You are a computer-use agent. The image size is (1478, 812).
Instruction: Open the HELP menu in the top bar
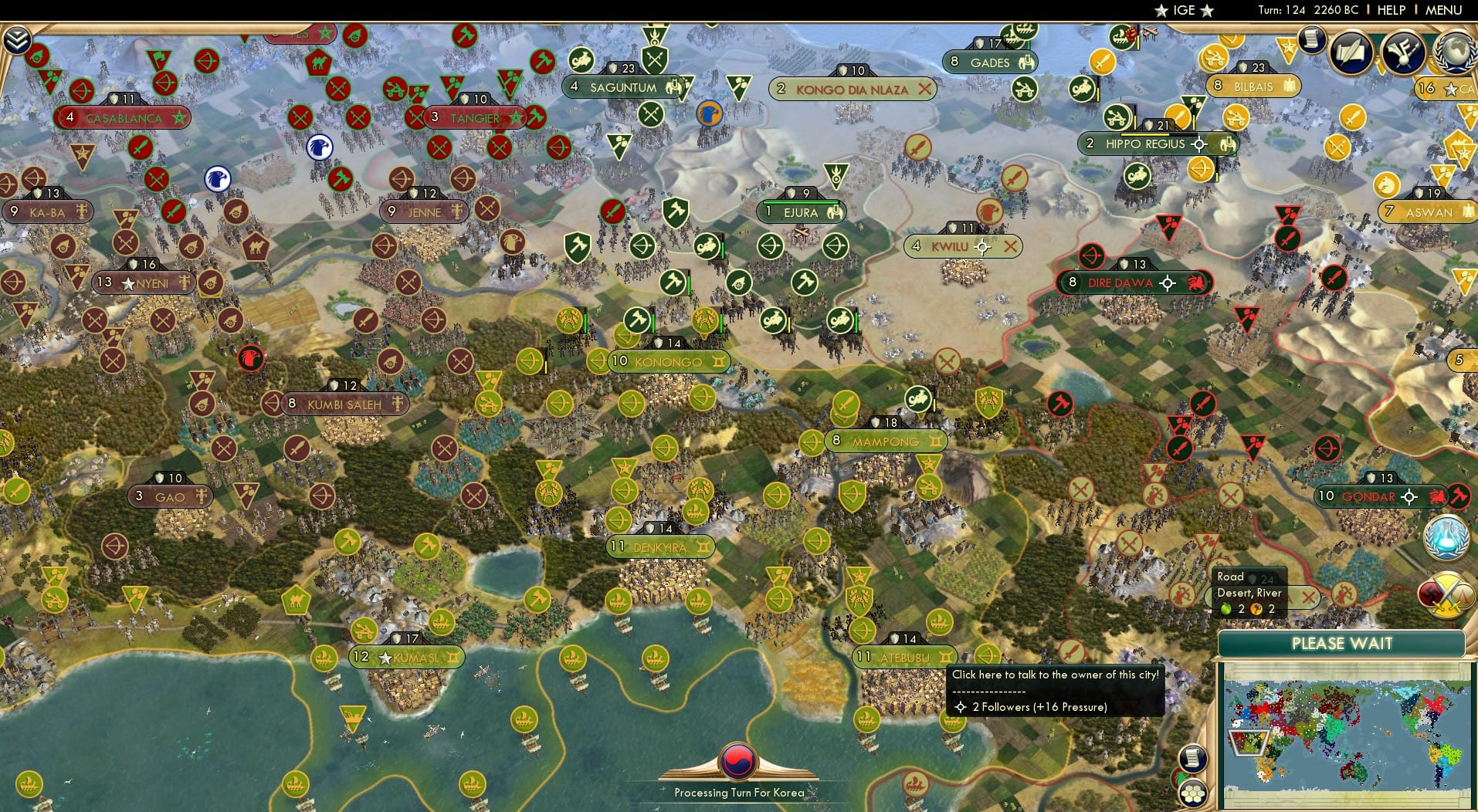pyautogui.click(x=1390, y=10)
